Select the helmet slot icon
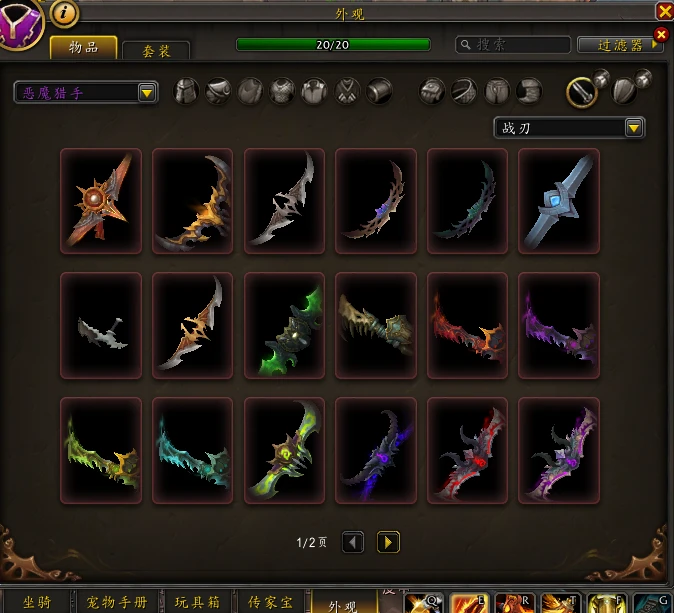674x613 pixels. [x=186, y=92]
